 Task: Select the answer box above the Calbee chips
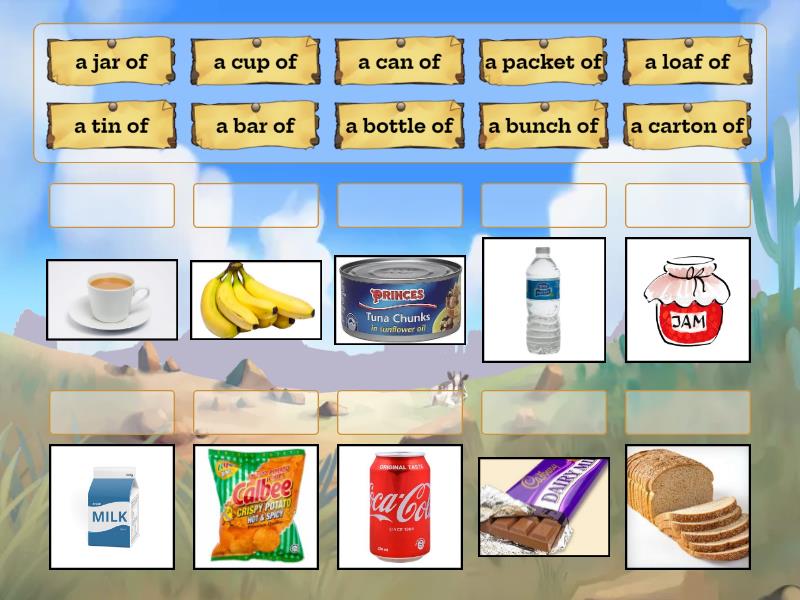[x=255, y=412]
